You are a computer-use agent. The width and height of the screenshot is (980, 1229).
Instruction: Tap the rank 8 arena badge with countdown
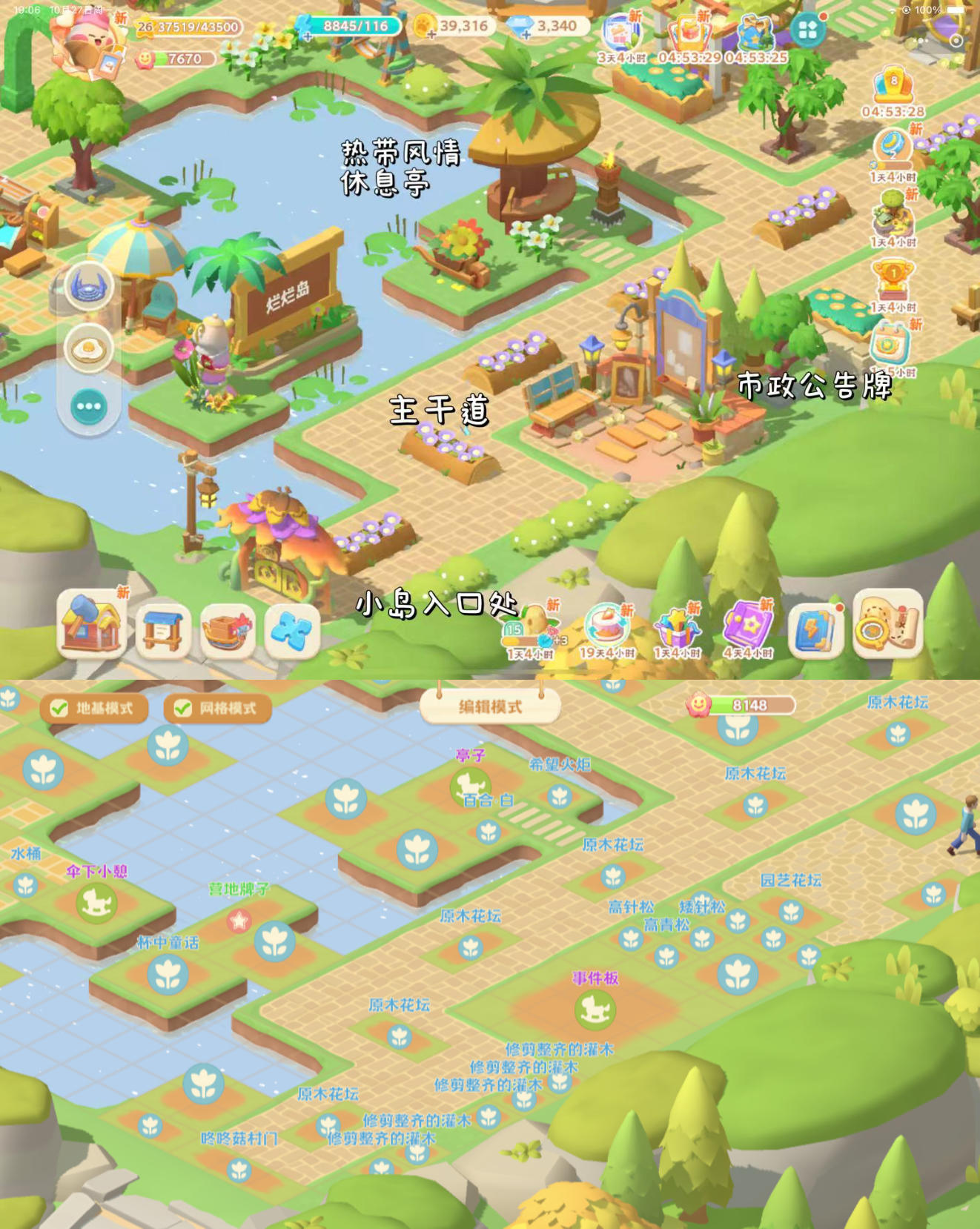point(893,89)
